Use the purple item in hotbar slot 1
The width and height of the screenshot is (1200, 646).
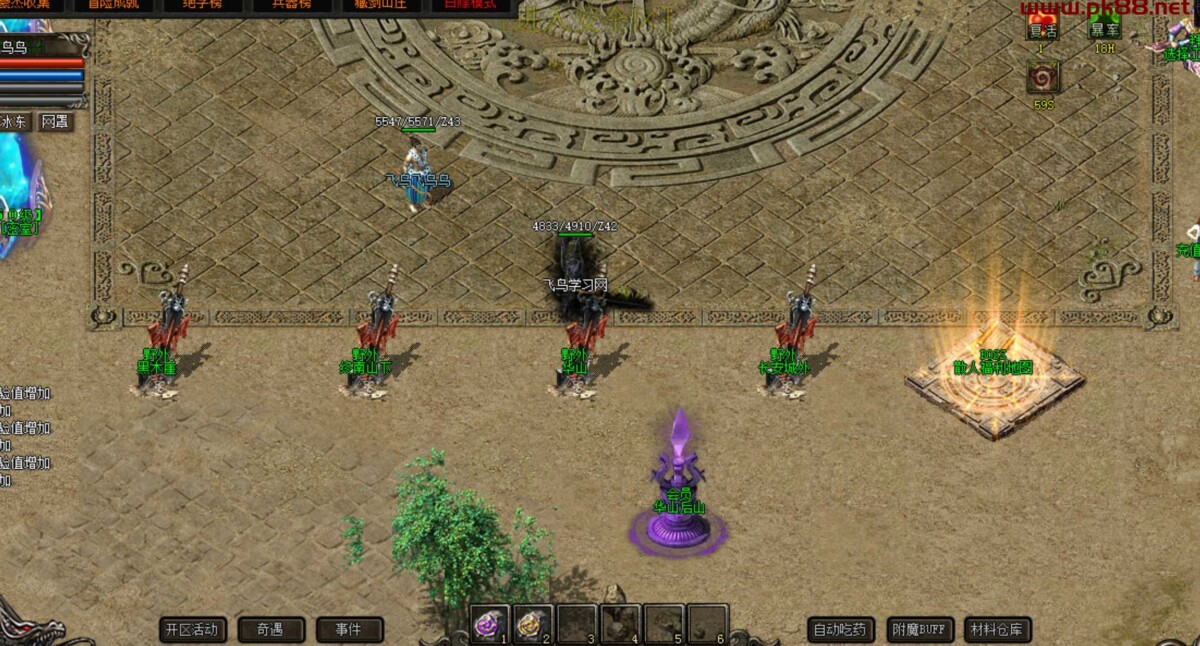coord(489,624)
